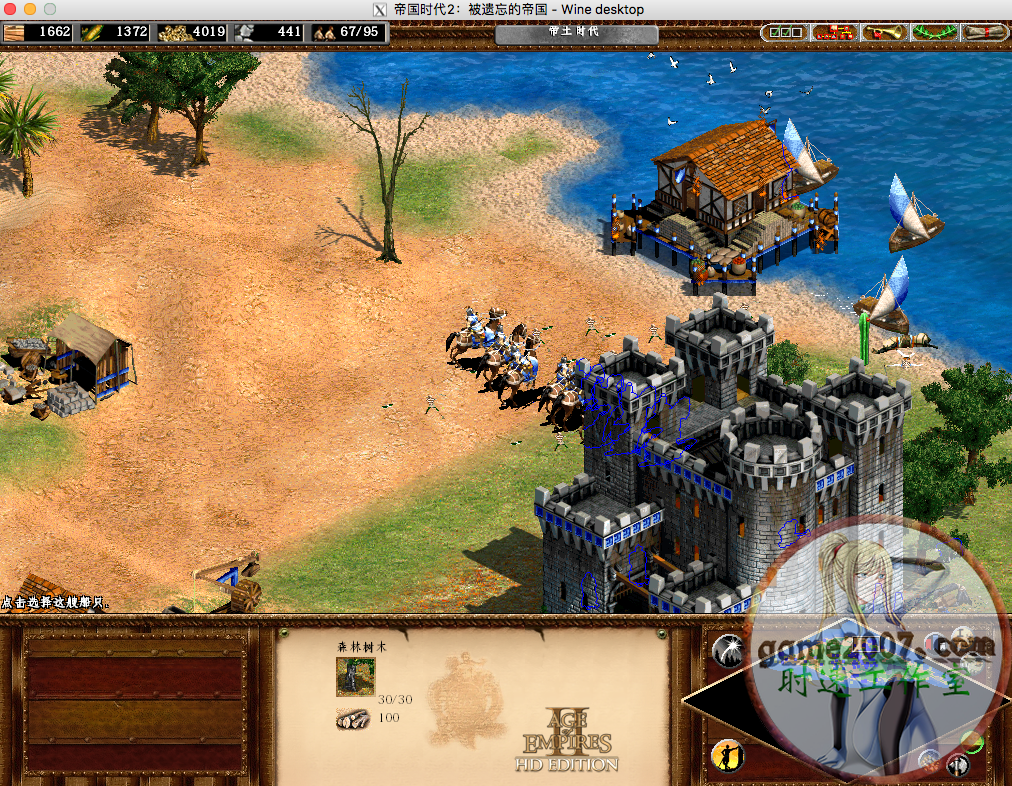
Task: Open the technology tree diagram
Action: pos(834,32)
